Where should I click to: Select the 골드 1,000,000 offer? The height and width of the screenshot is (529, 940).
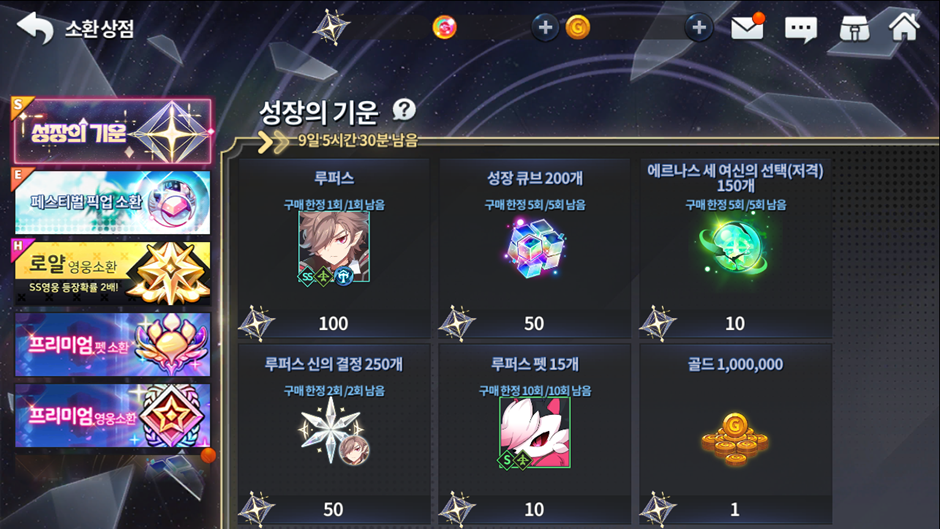pos(735,434)
